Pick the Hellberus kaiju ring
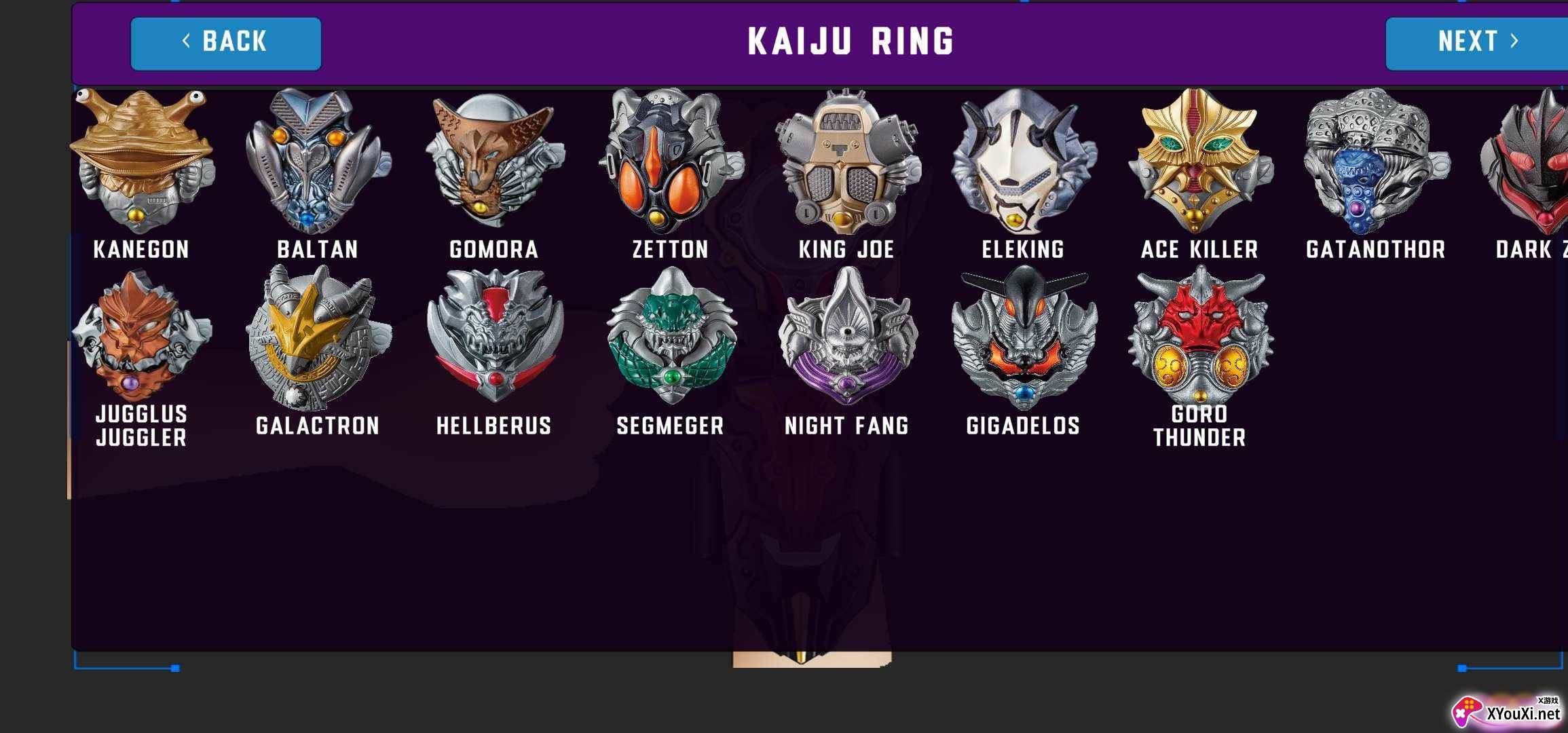The width and height of the screenshot is (1568, 733). click(494, 336)
